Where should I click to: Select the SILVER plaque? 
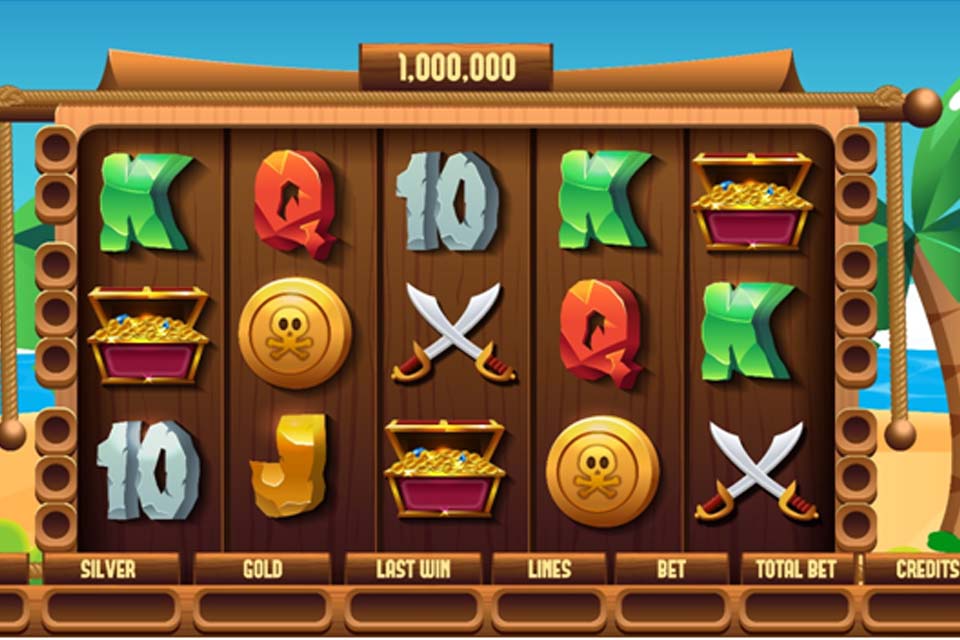click(109, 569)
